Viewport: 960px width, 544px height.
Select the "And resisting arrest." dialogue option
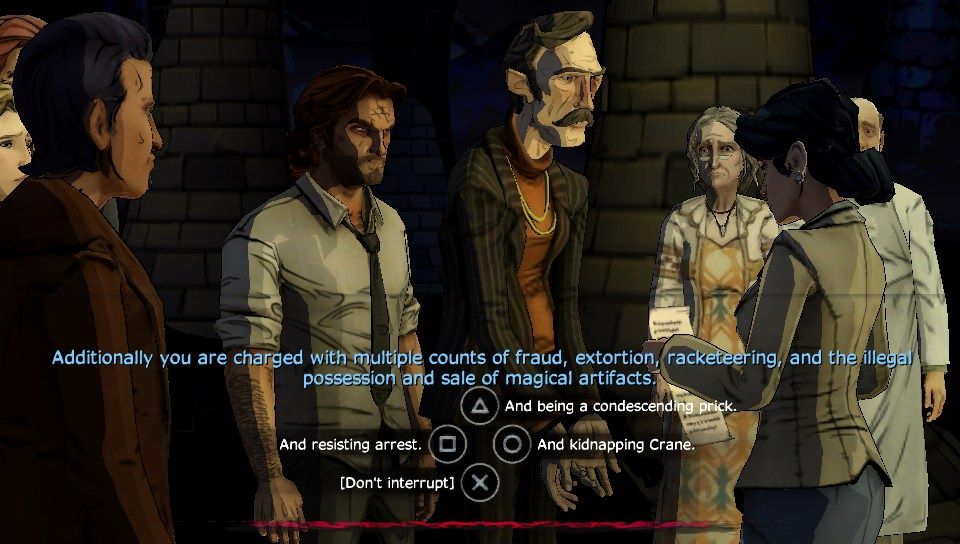(x=350, y=444)
